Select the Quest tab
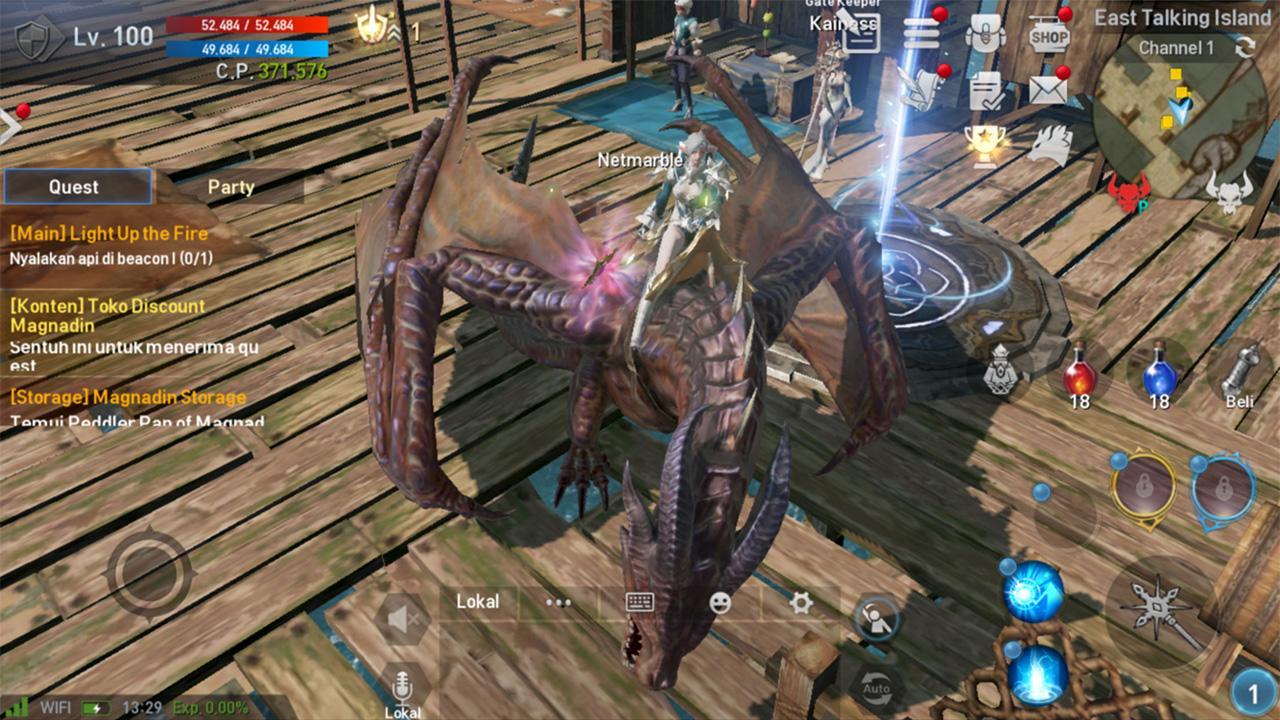Screen dimensions: 1280x720 pos(77,186)
